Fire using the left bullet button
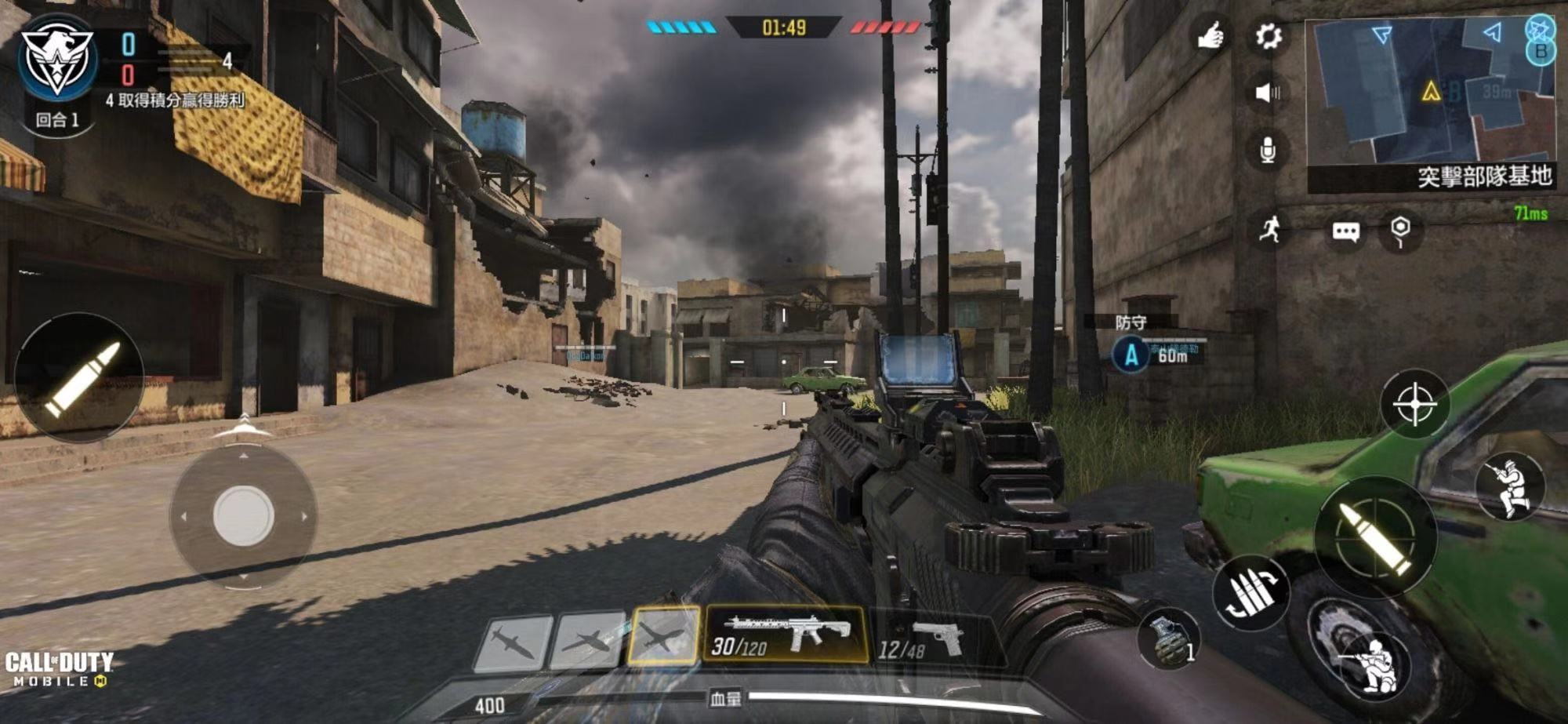The image size is (1568, 724). point(78,378)
